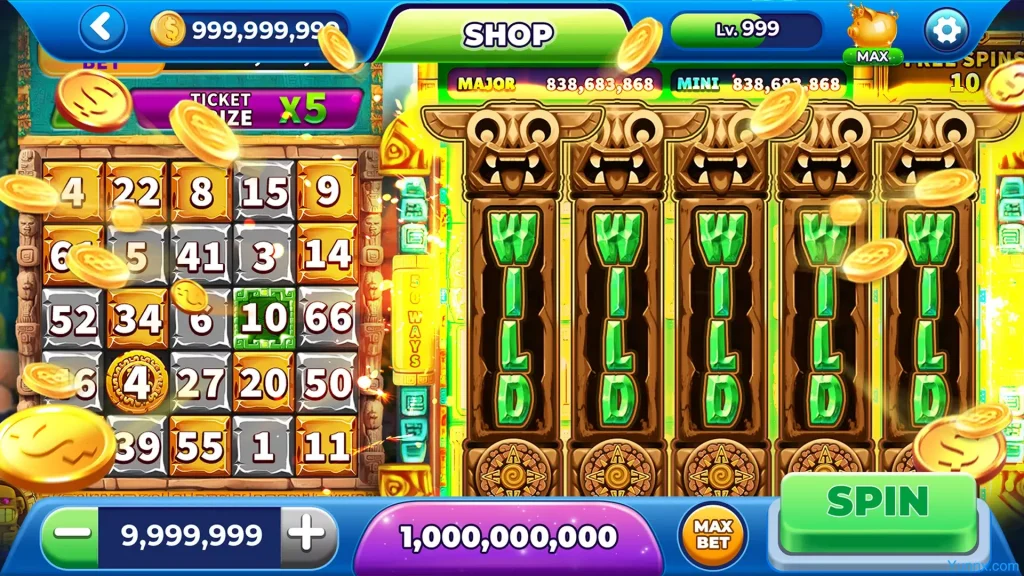Image resolution: width=1024 pixels, height=576 pixels.
Task: Choose the green bingo tile numbered 10
Action: 264,319
